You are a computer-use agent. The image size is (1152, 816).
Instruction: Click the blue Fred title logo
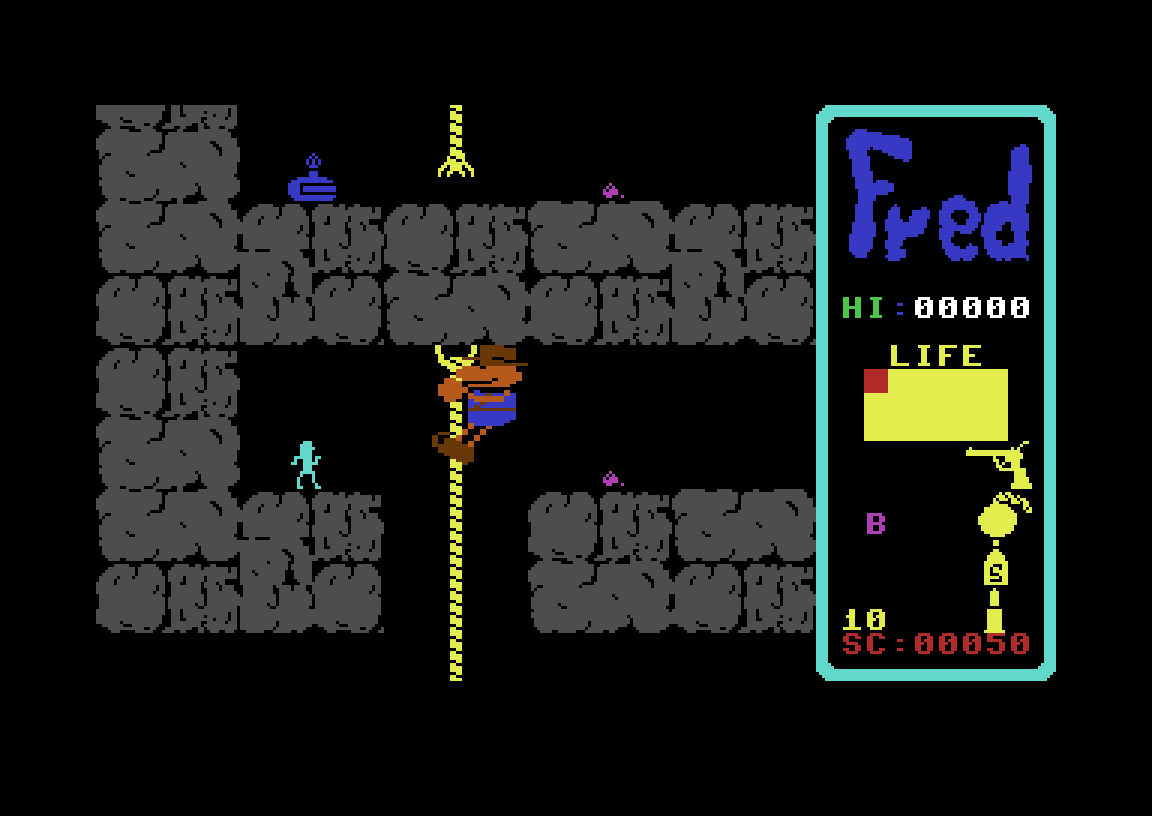(x=937, y=198)
